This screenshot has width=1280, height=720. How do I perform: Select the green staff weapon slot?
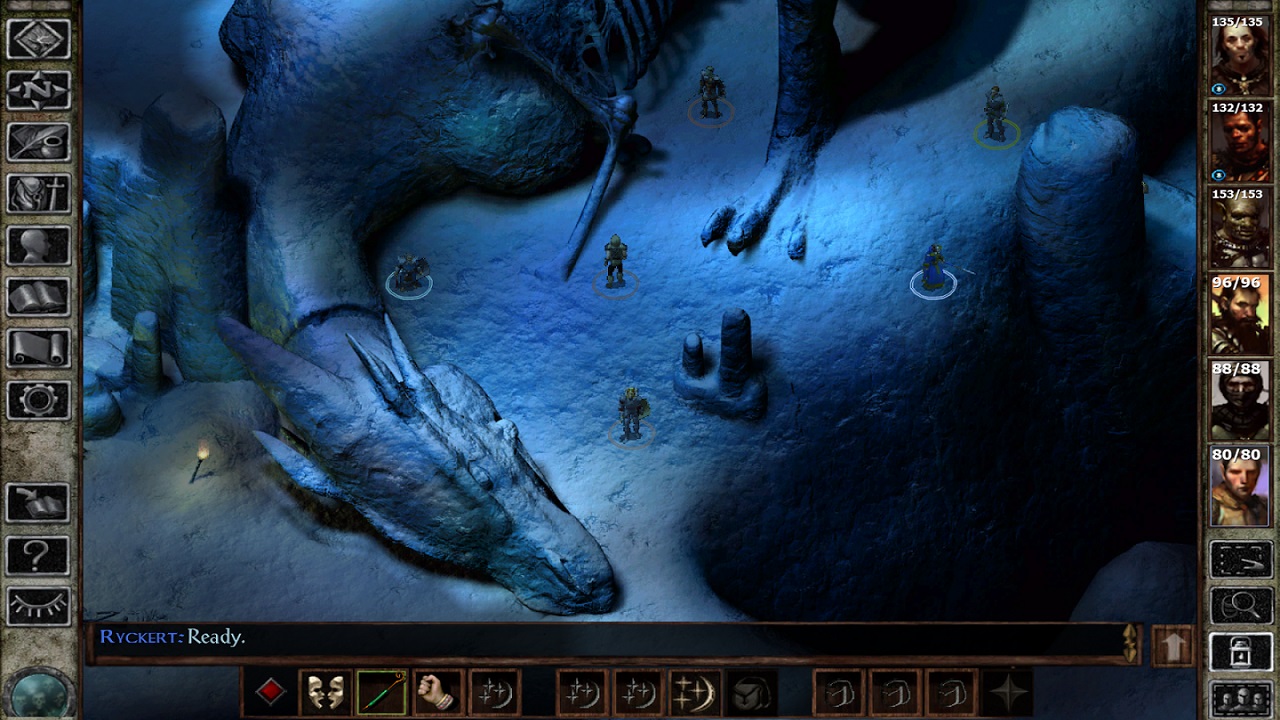[x=380, y=692]
